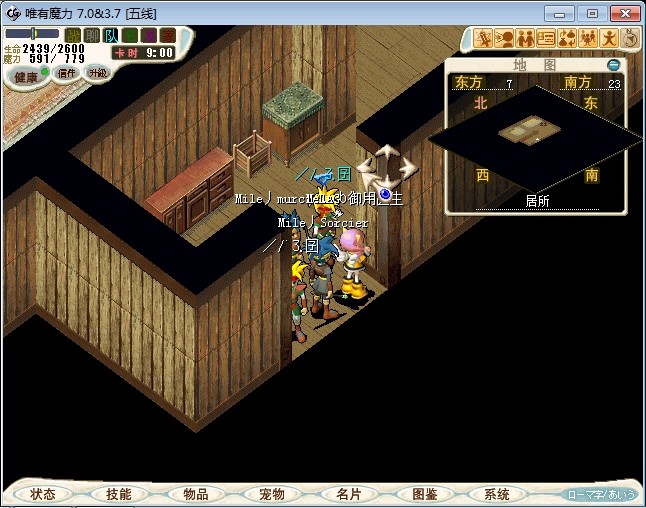Viewport: 646px width, 508px height.
Task: Collapse the 地图 map panel
Action: point(614,65)
